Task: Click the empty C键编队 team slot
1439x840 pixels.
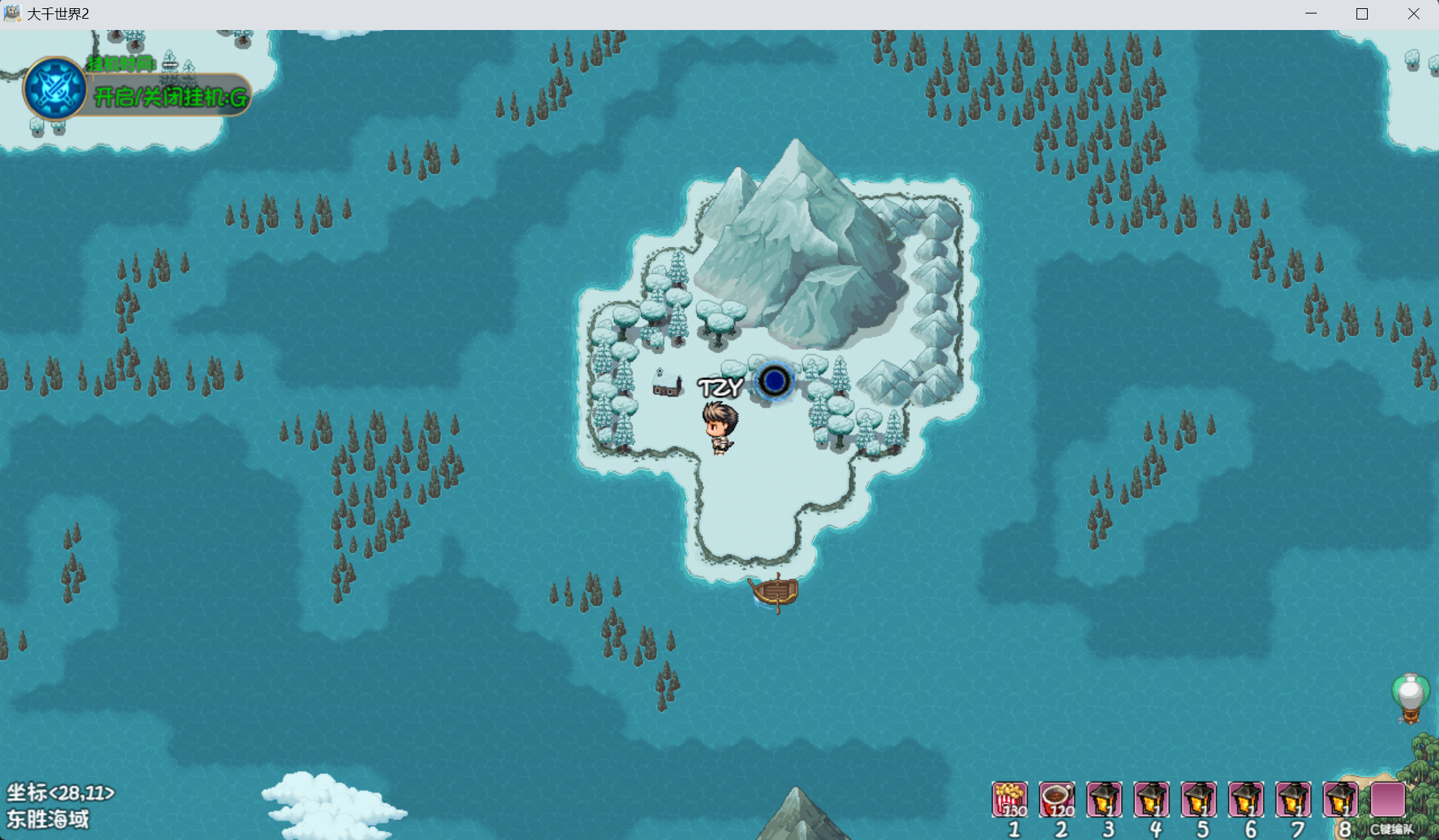Action: click(x=1387, y=799)
